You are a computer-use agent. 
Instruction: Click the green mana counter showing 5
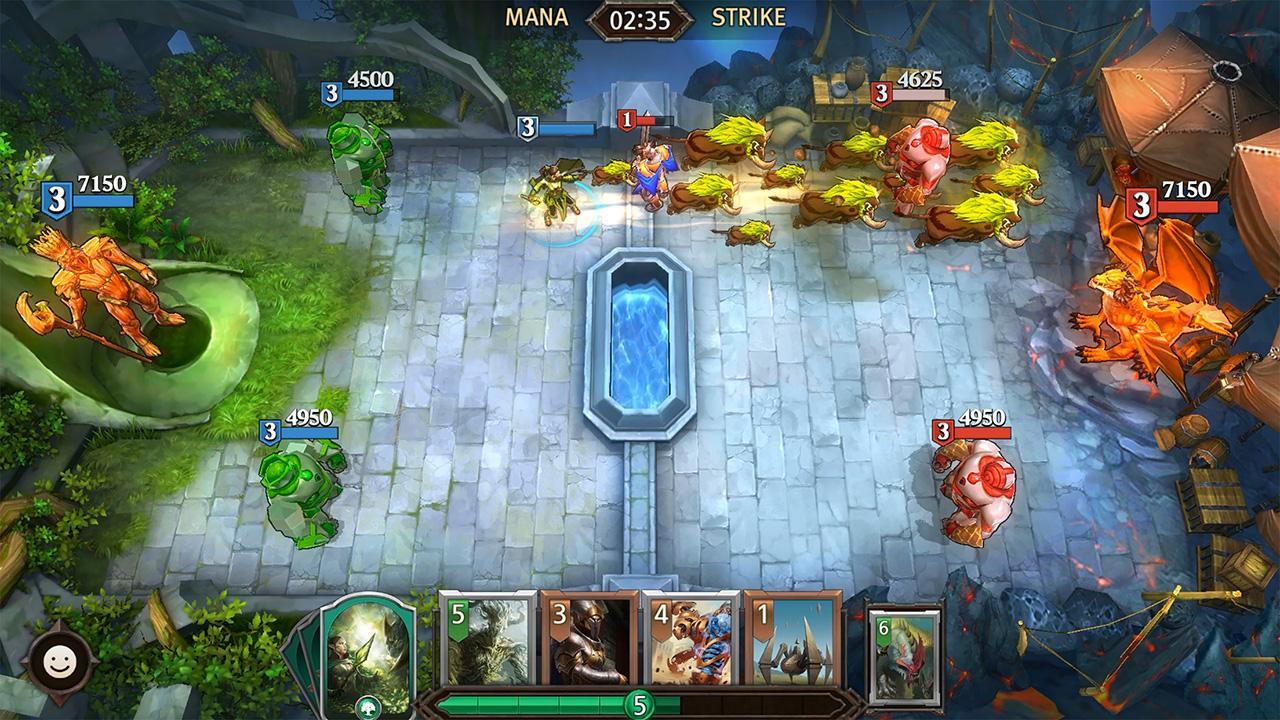coord(639,705)
